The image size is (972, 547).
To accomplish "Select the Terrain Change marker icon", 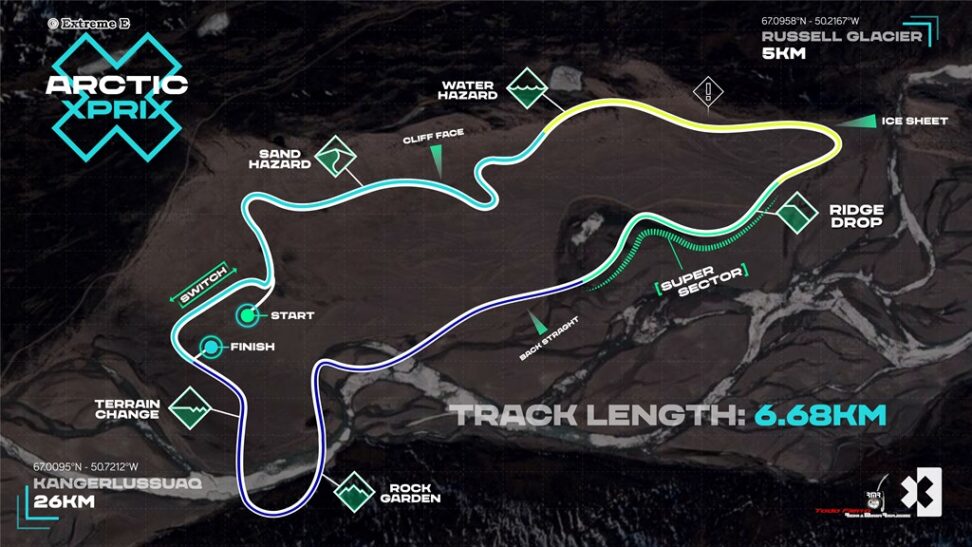I will tap(191, 407).
